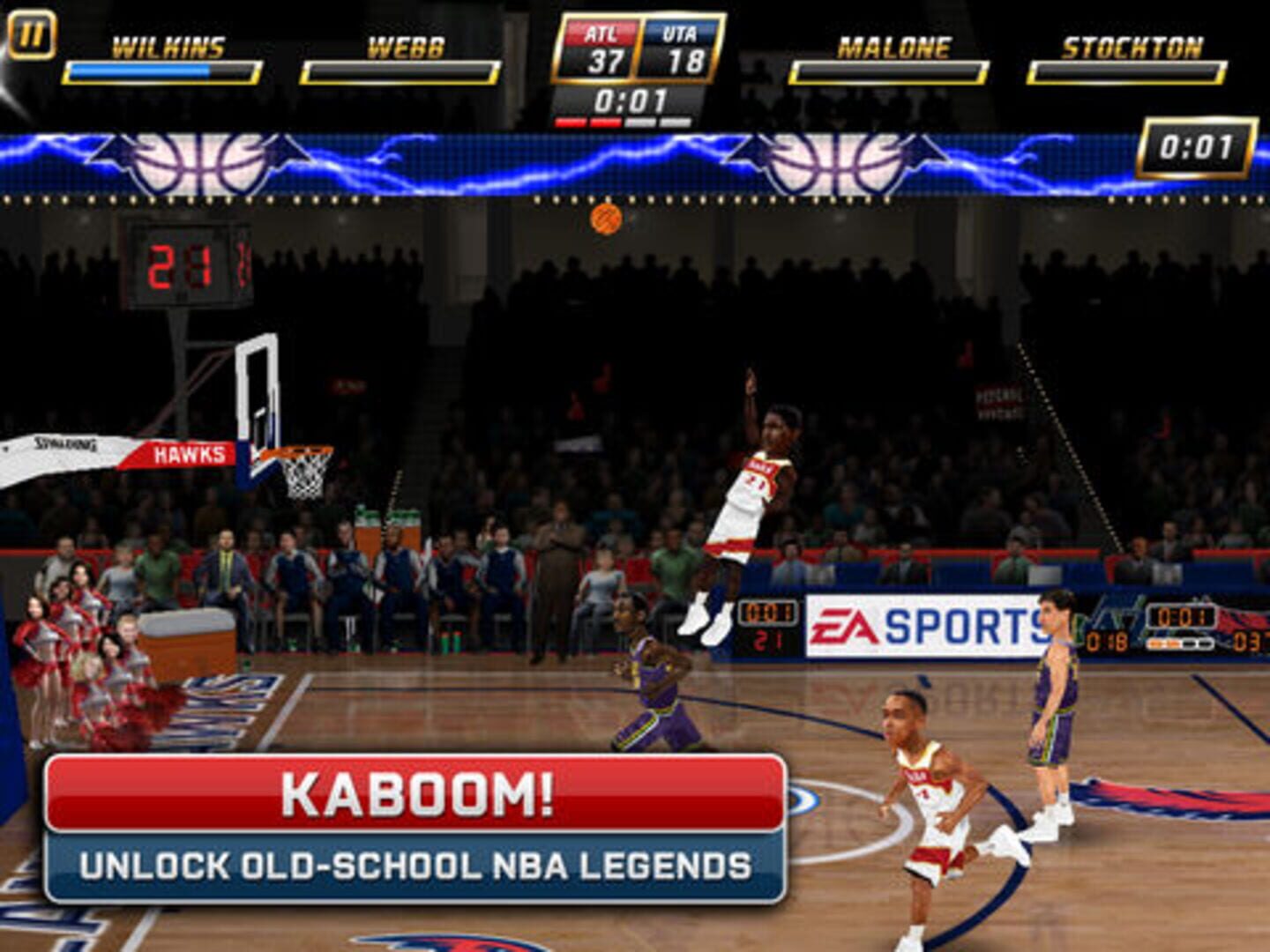
Task: Click the pause icon in the top-left corner
Action: 33,35
